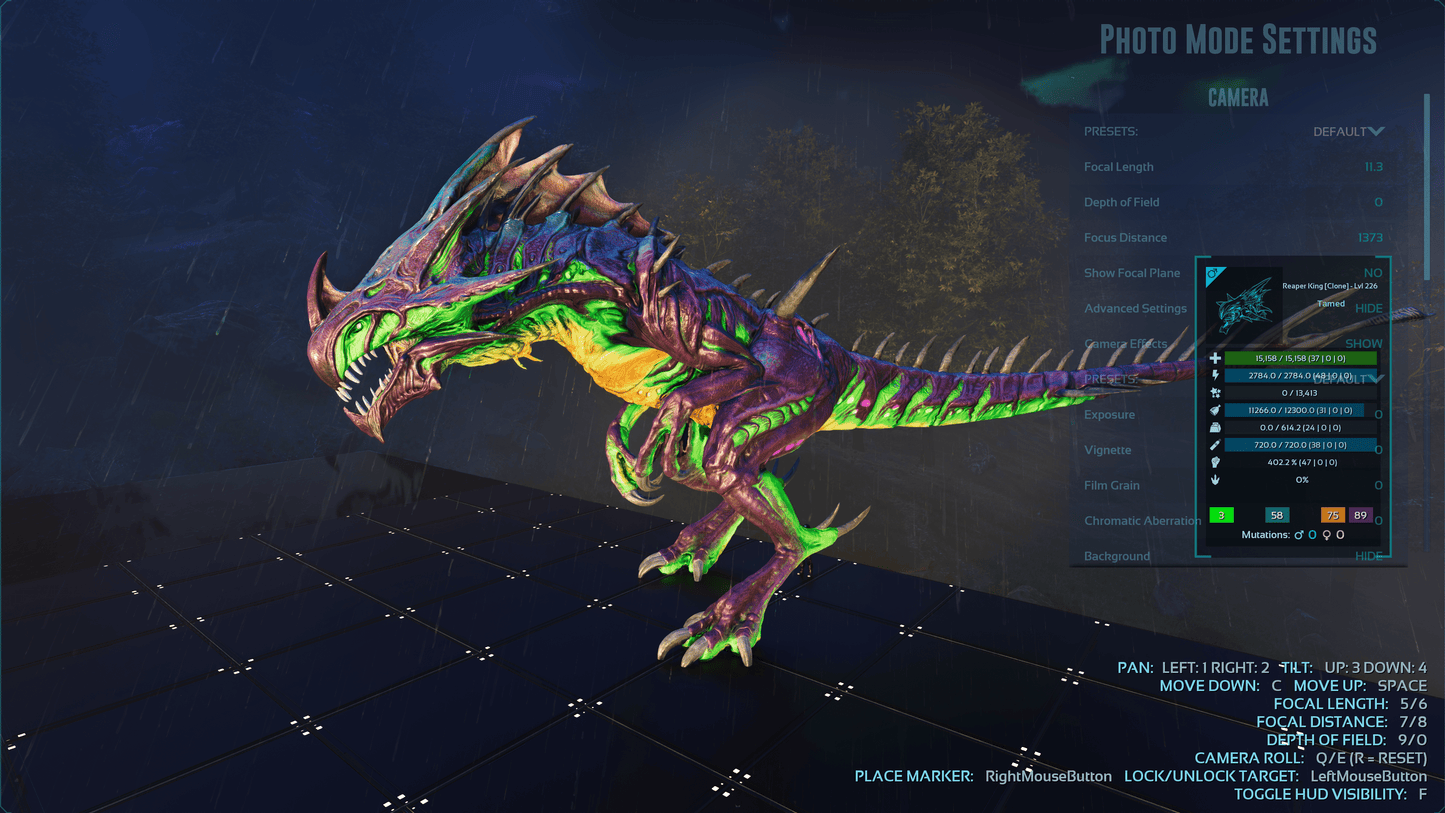1445x813 pixels.
Task: Select the Focus Distance value 1373
Action: coord(1369,238)
